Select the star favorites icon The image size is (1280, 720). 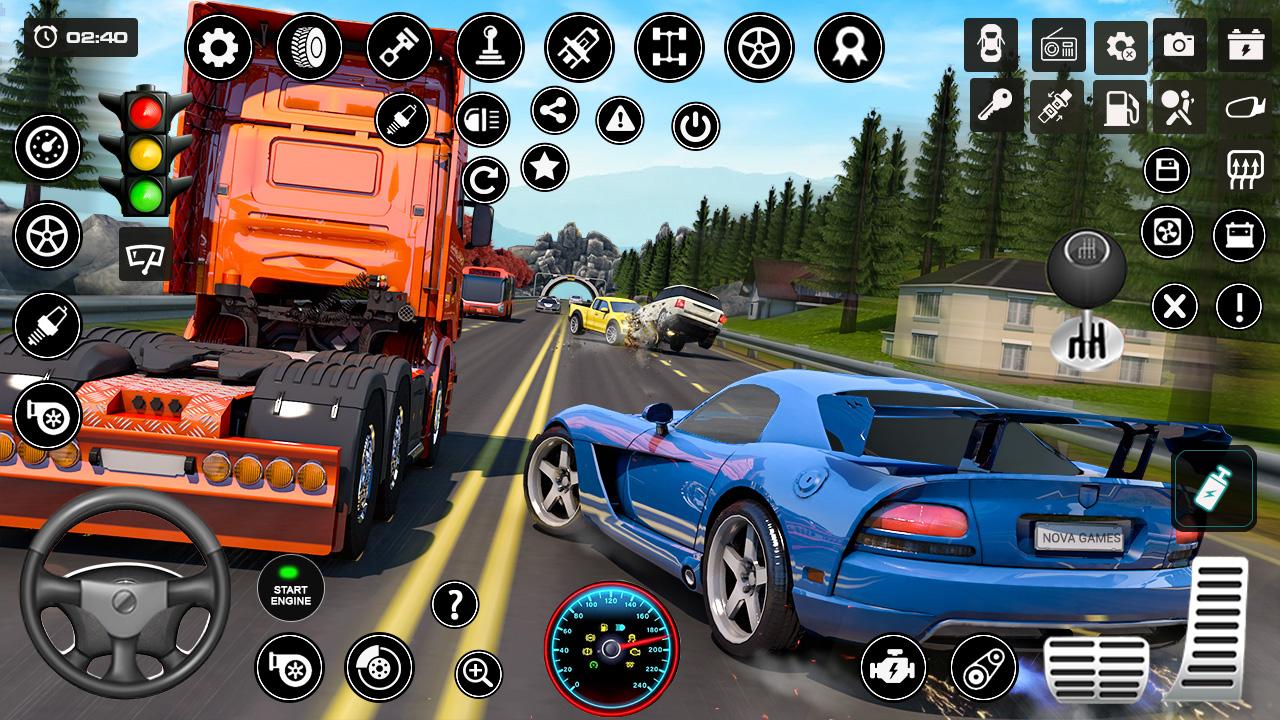pos(545,167)
